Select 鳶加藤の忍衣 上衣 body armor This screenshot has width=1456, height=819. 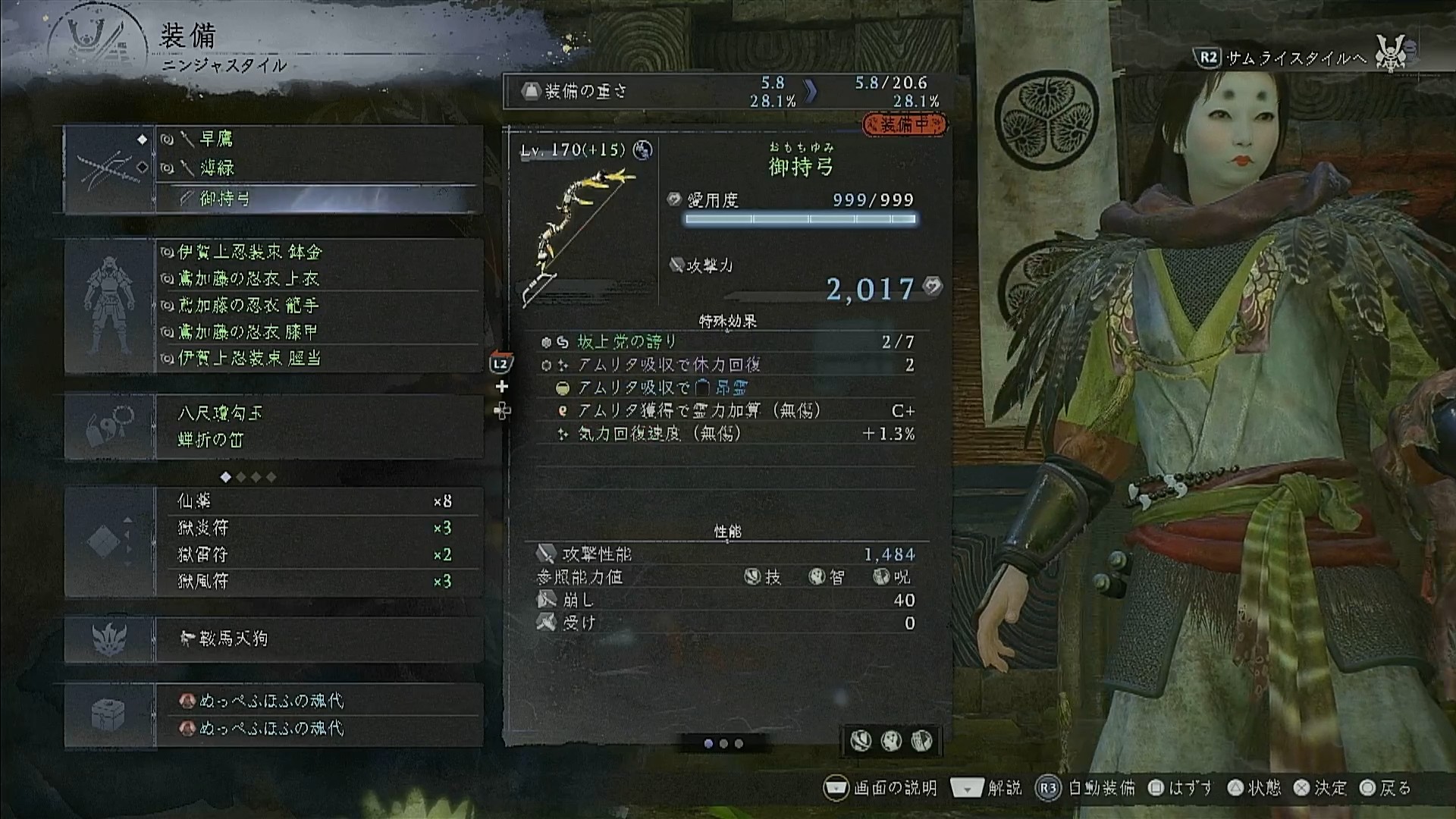coord(318,279)
